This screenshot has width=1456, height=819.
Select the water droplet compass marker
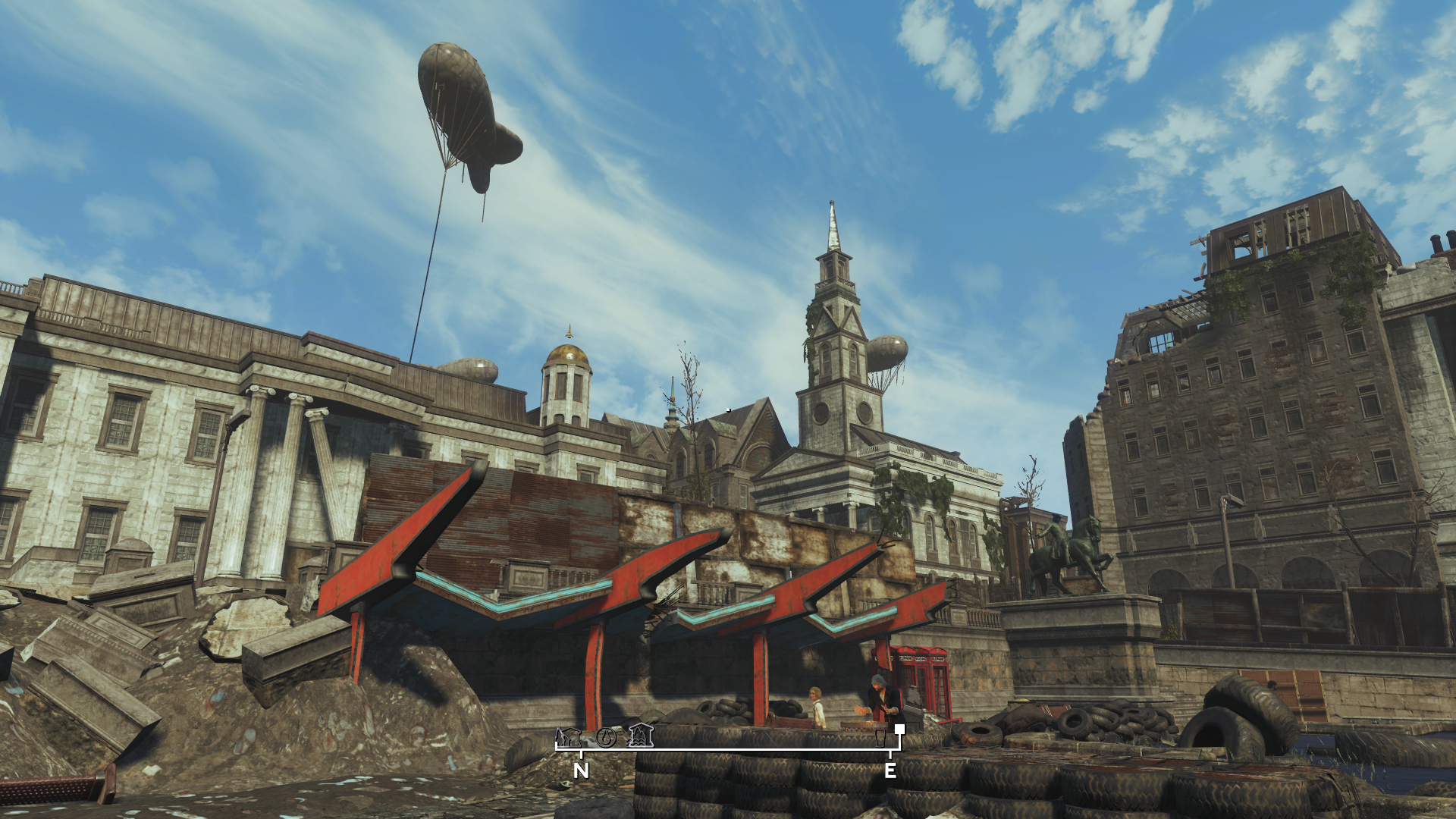pyautogui.click(x=605, y=736)
